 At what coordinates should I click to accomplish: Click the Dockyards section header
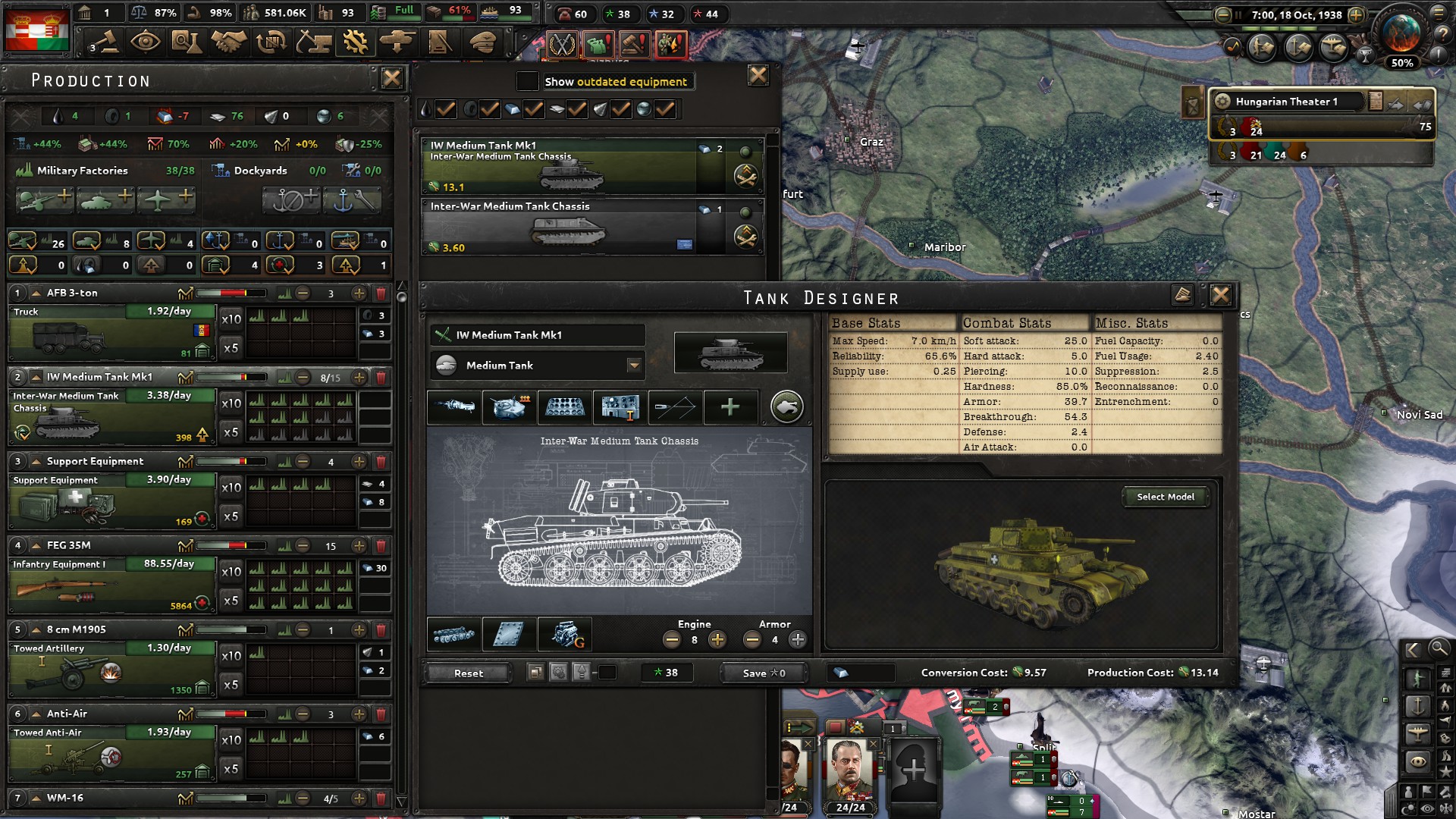click(x=261, y=170)
